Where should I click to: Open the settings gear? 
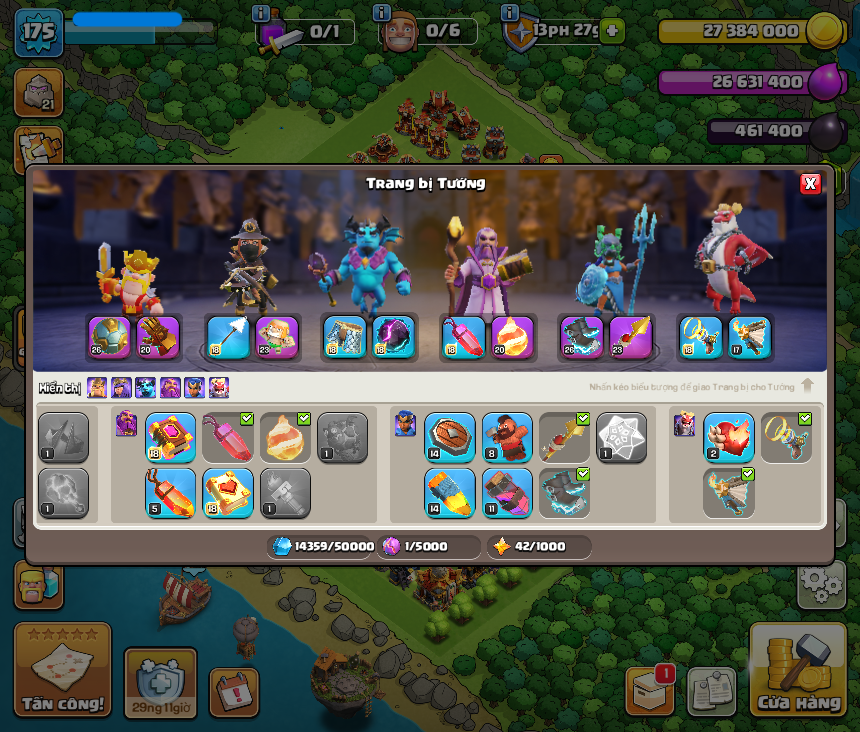(820, 582)
